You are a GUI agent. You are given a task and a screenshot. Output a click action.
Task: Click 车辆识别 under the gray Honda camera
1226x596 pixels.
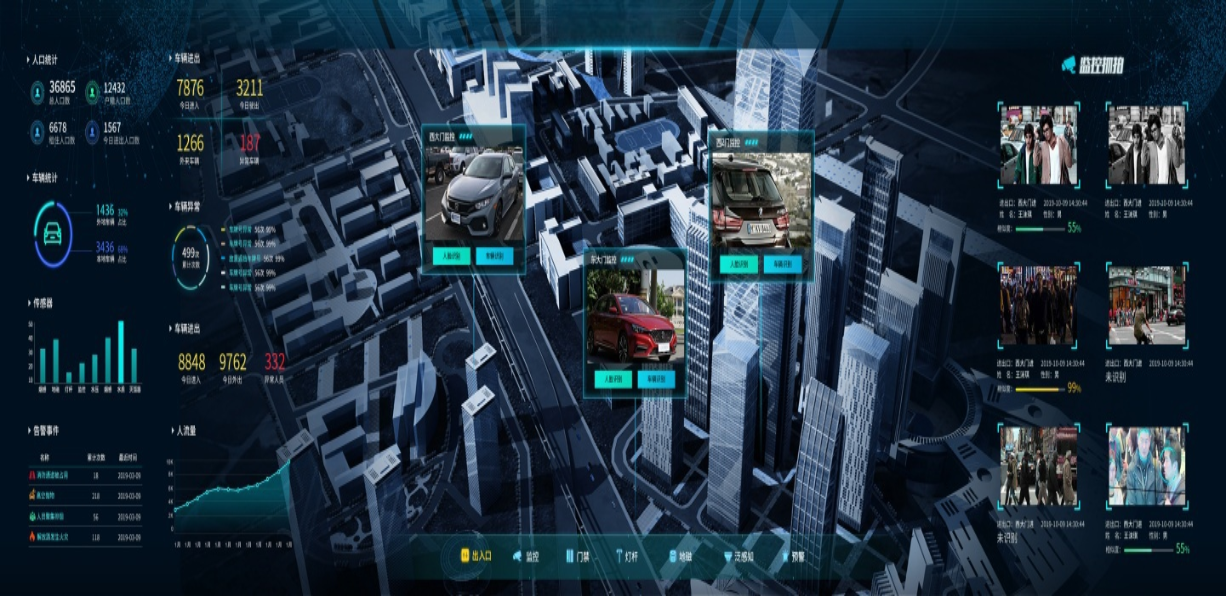(495, 256)
